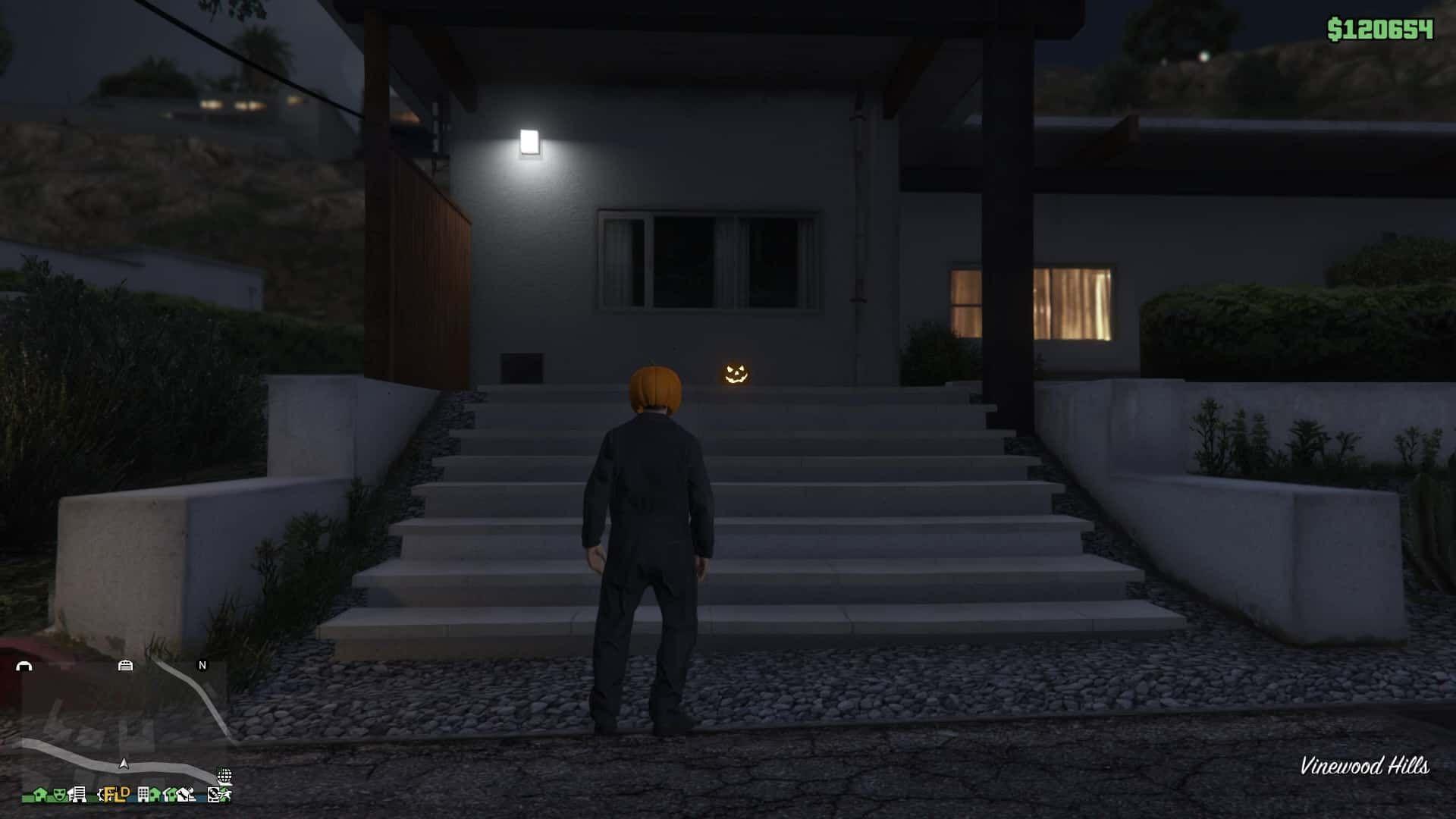1456x819 pixels.
Task: Choose the green mask blip on minimap
Action: [59, 795]
